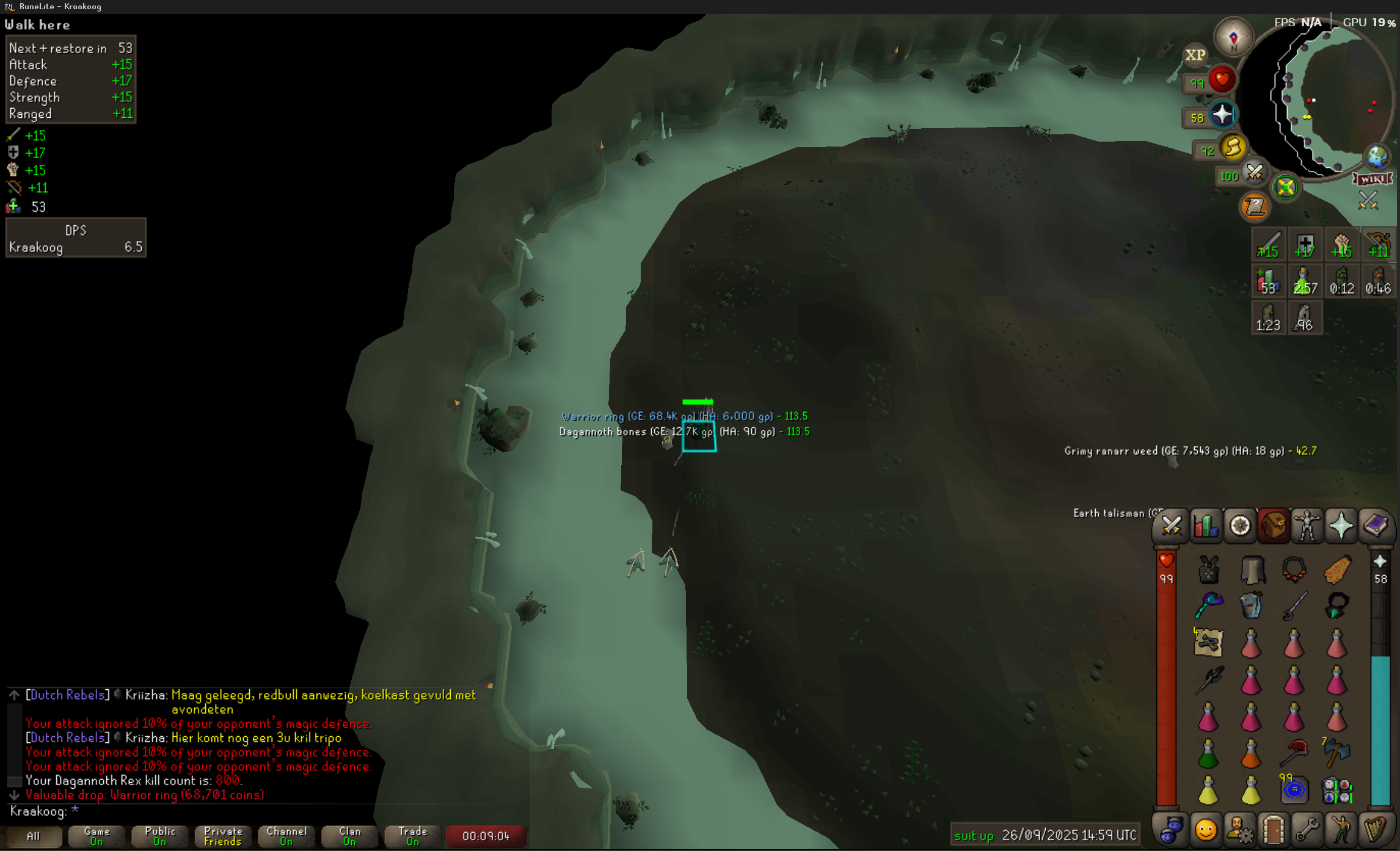Select the Clan chat filter tab
Image resolution: width=1400 pixels, height=851 pixels.
click(349, 836)
